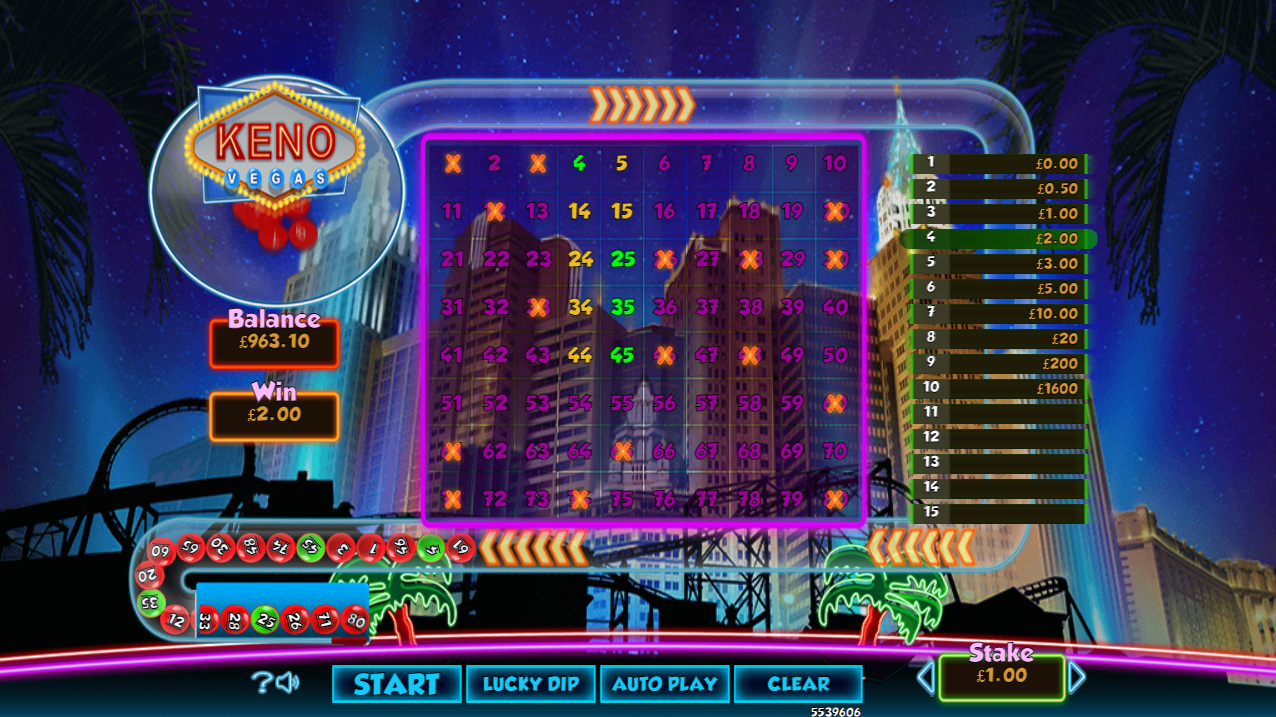Toggle the sound speaker icon
Image resolution: width=1276 pixels, height=717 pixels.
288,683
